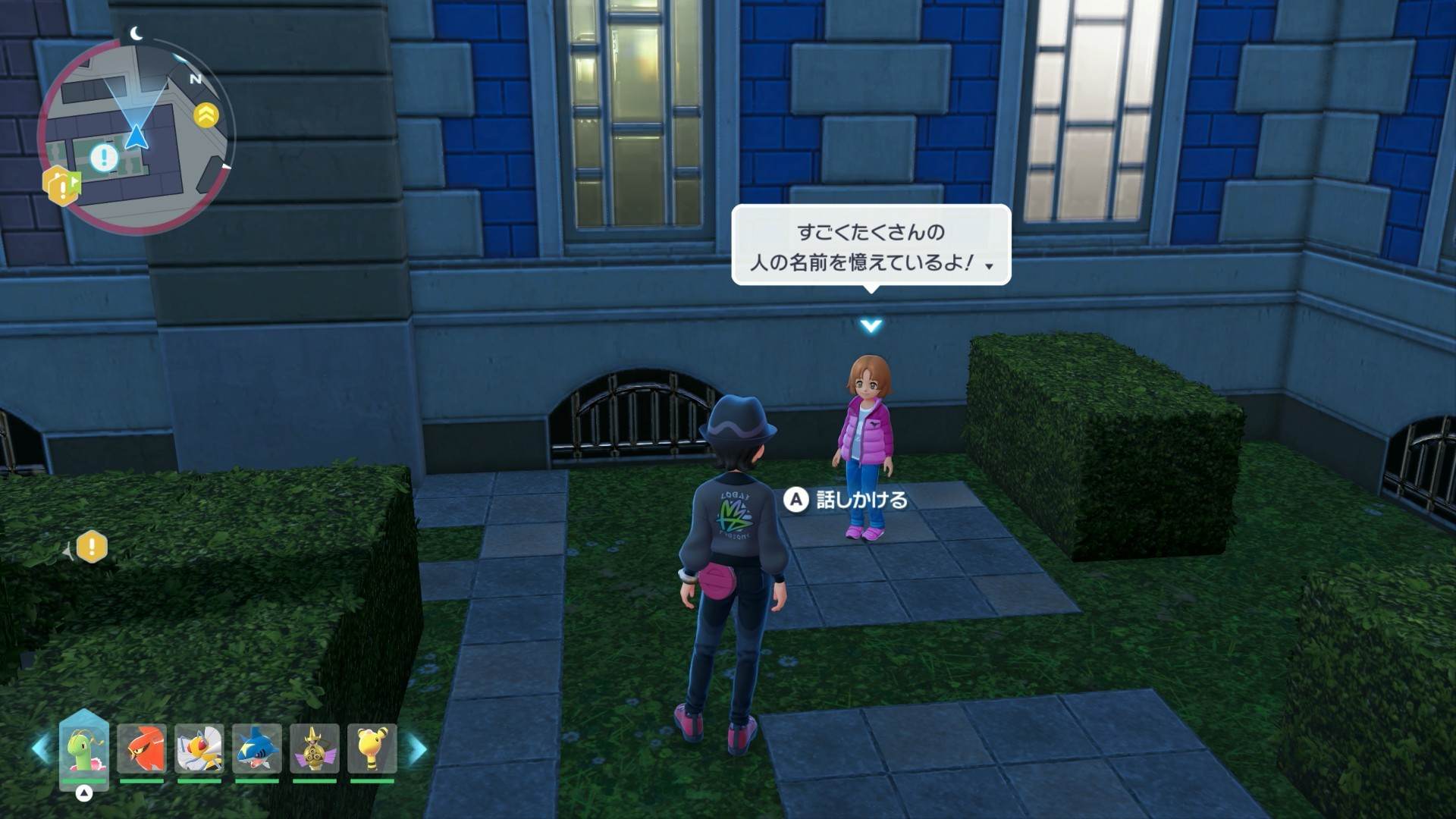Viewport: 1456px width, 819px height.
Task: Select the yellow double-chevron minimap marker
Action: [x=206, y=115]
